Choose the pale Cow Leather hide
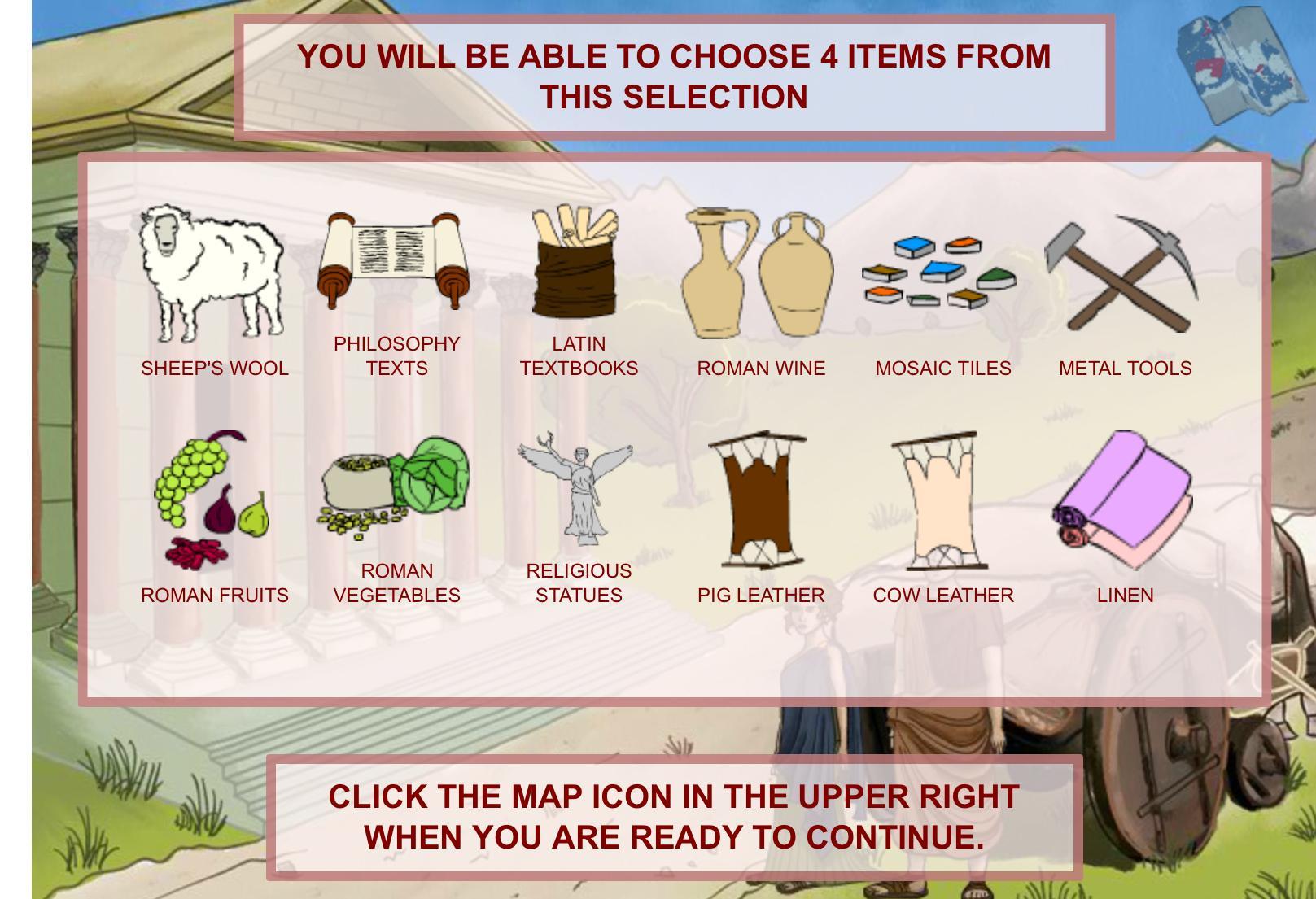This screenshot has width=1316, height=899. tap(940, 500)
